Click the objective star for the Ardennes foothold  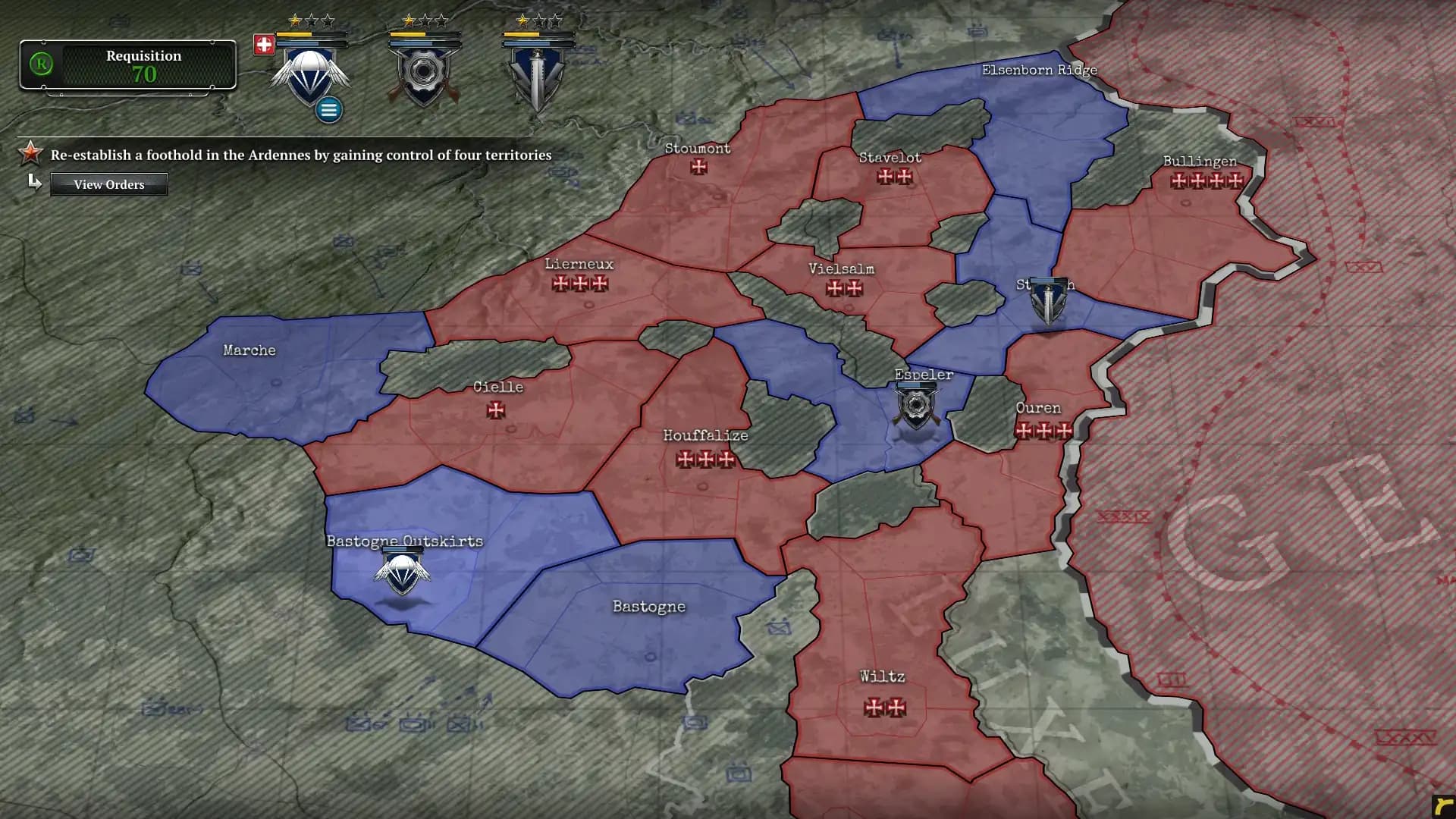coord(29,154)
